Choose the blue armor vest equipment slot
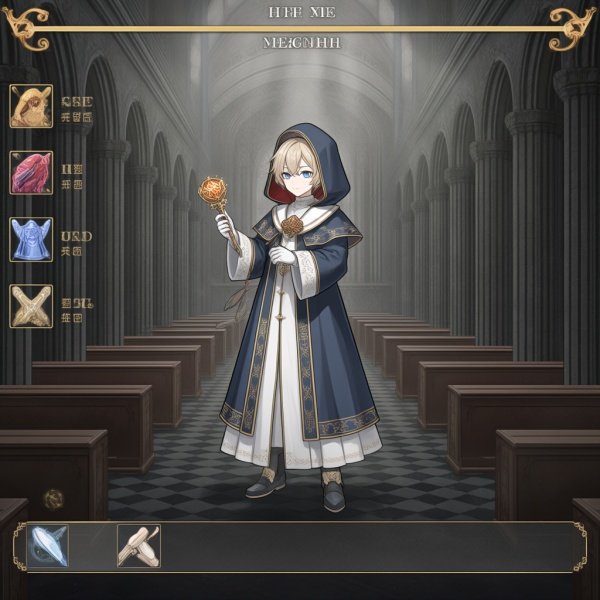Screen dimensions: 600x600 31,240
